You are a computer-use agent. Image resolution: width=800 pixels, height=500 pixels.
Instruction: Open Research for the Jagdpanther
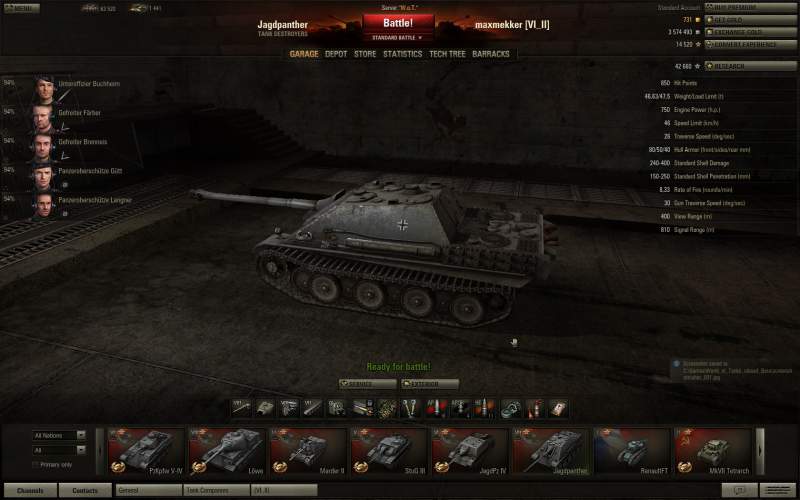click(x=751, y=66)
